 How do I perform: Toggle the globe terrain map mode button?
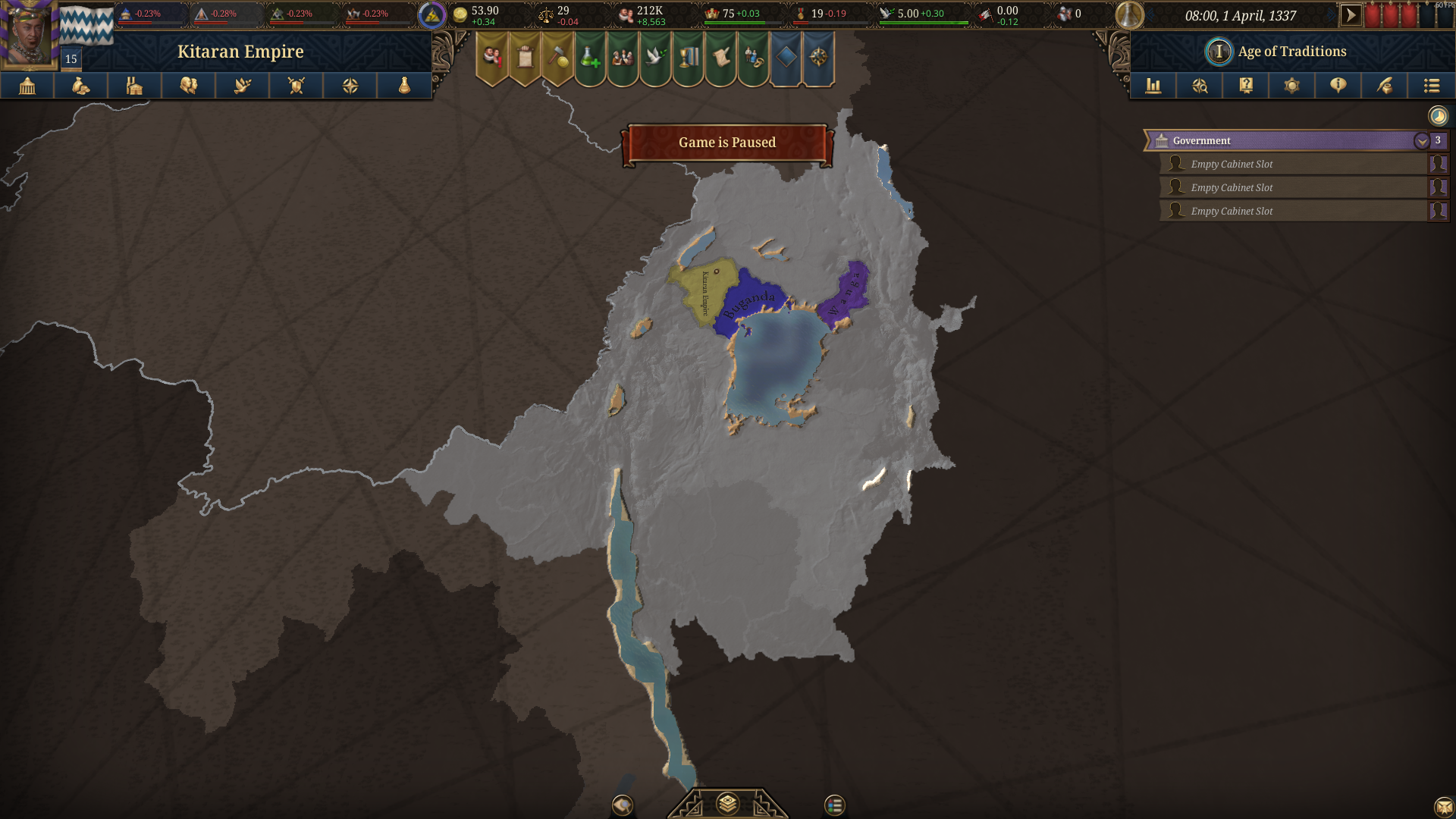(623, 806)
